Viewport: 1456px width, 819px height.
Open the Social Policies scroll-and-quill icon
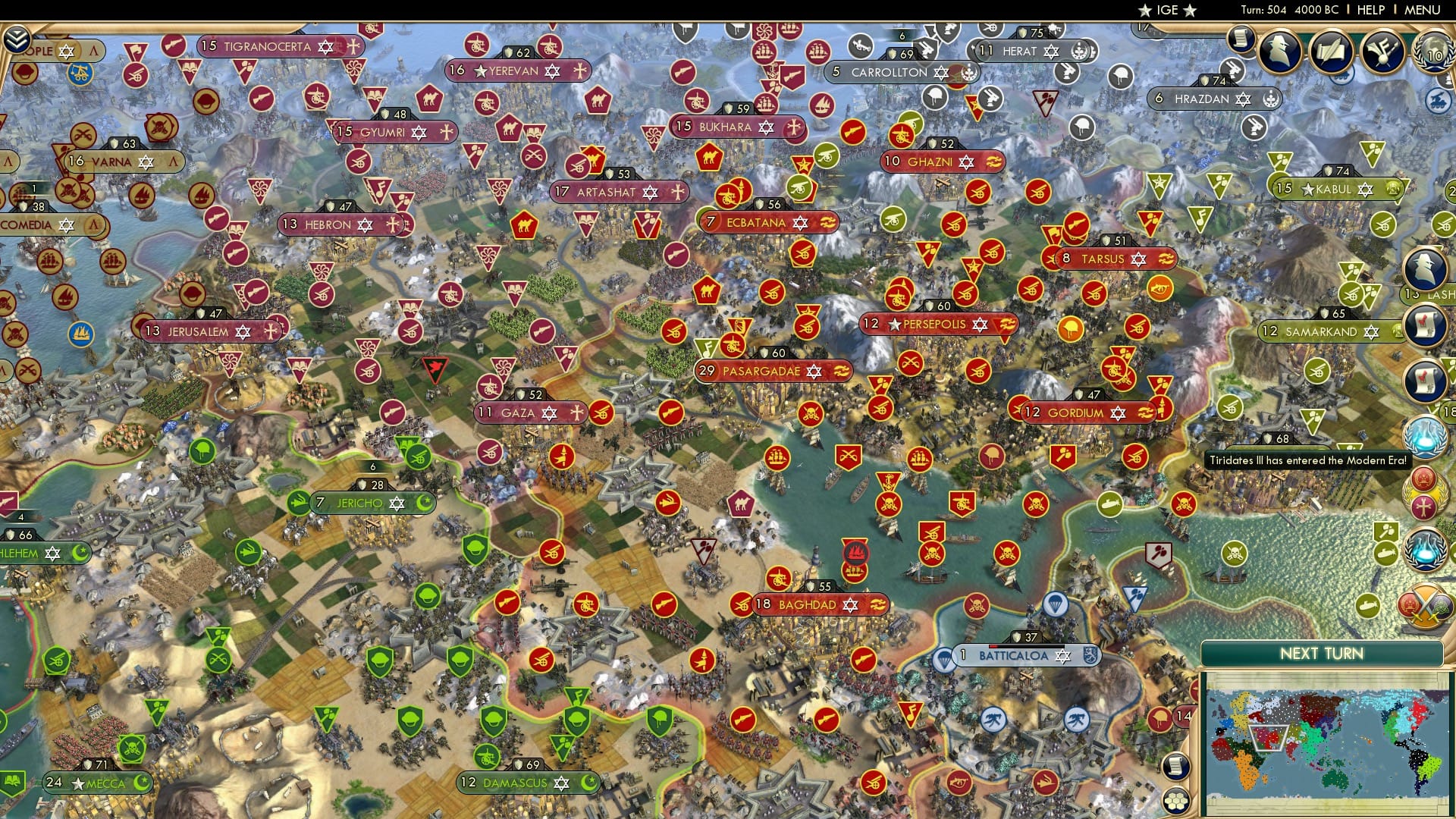pos(1332,52)
